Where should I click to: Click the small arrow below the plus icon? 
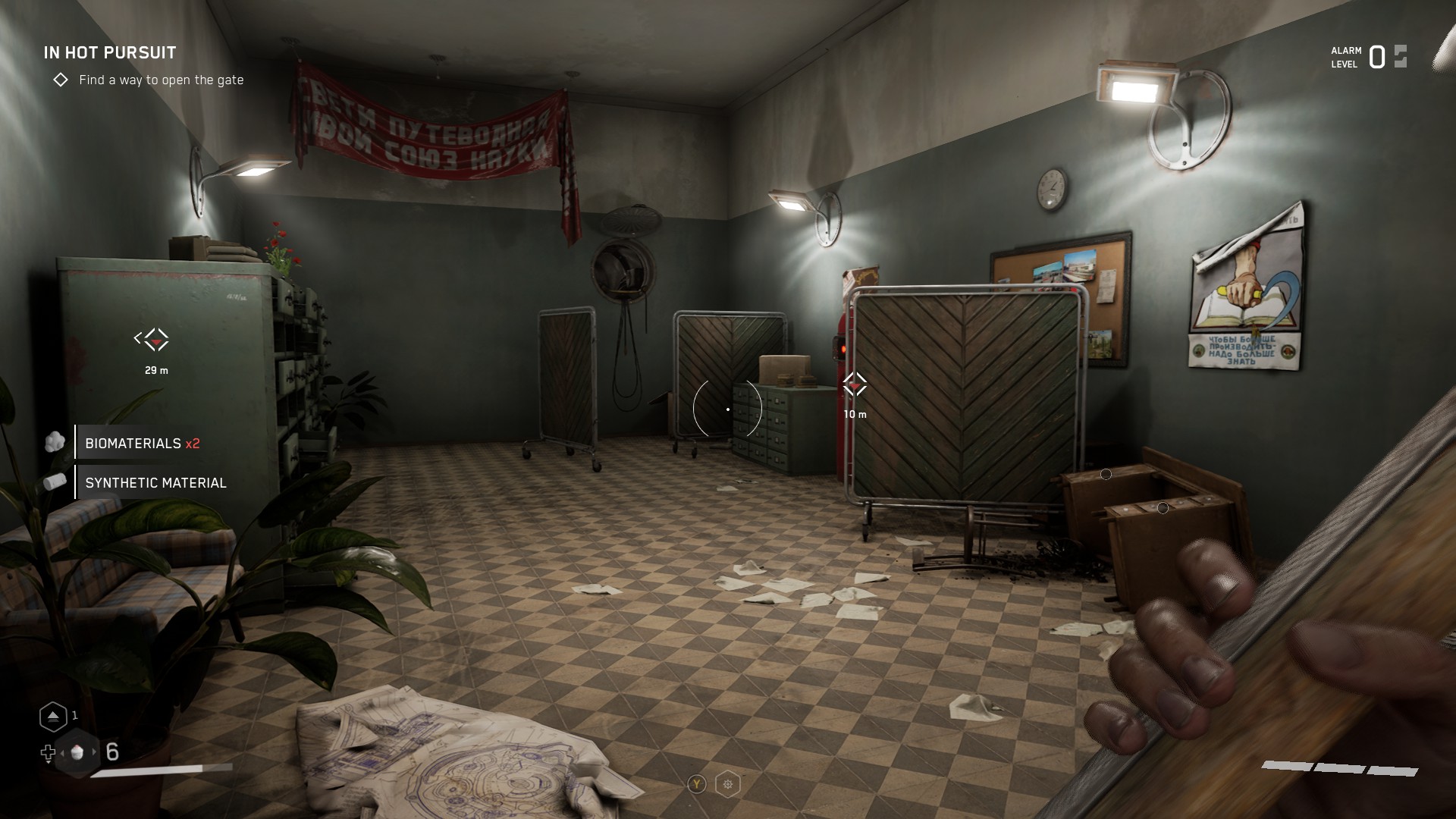coord(49,763)
